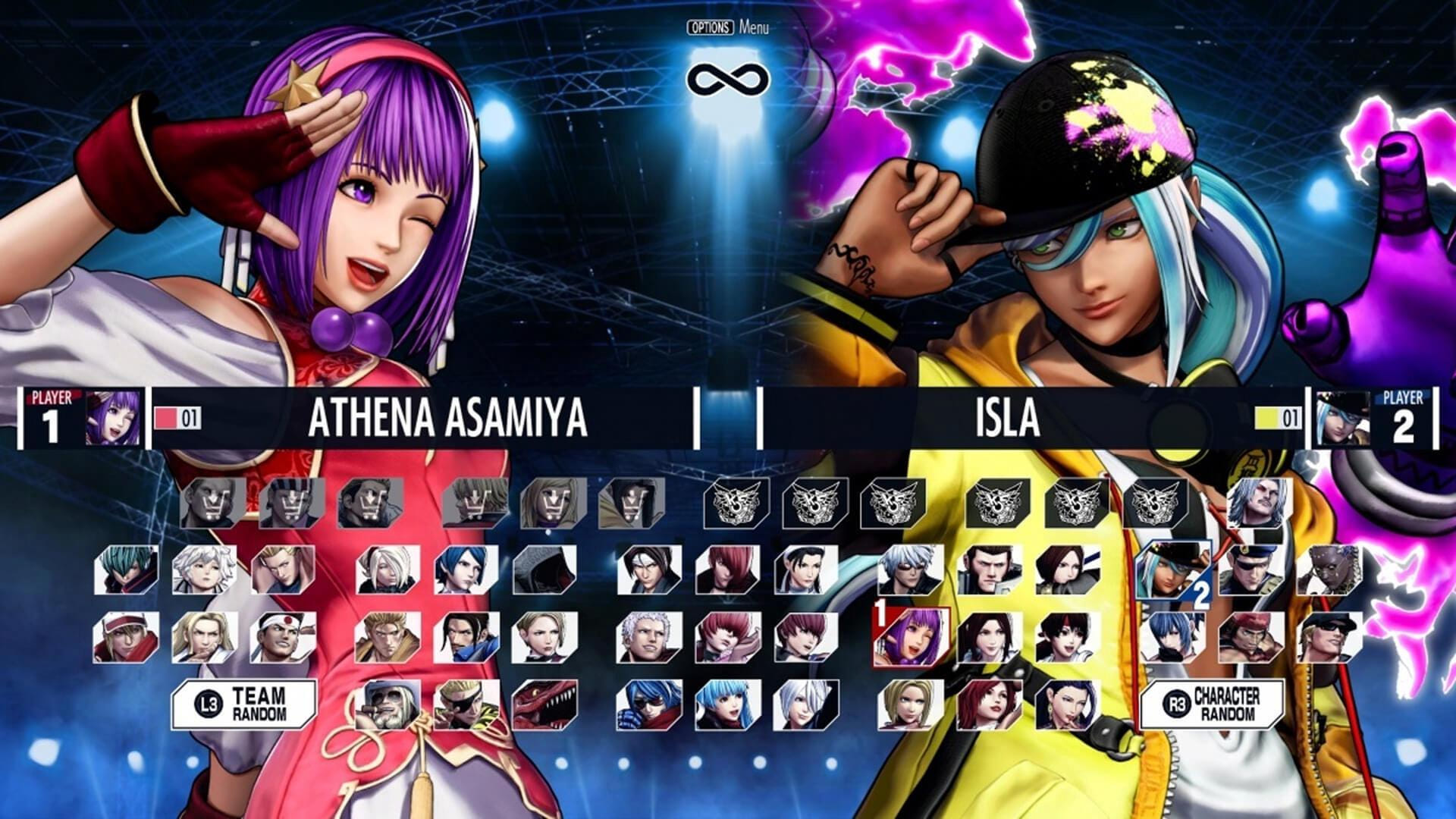Select the red dinosaur character tile
The height and width of the screenshot is (819, 1456).
(544, 704)
